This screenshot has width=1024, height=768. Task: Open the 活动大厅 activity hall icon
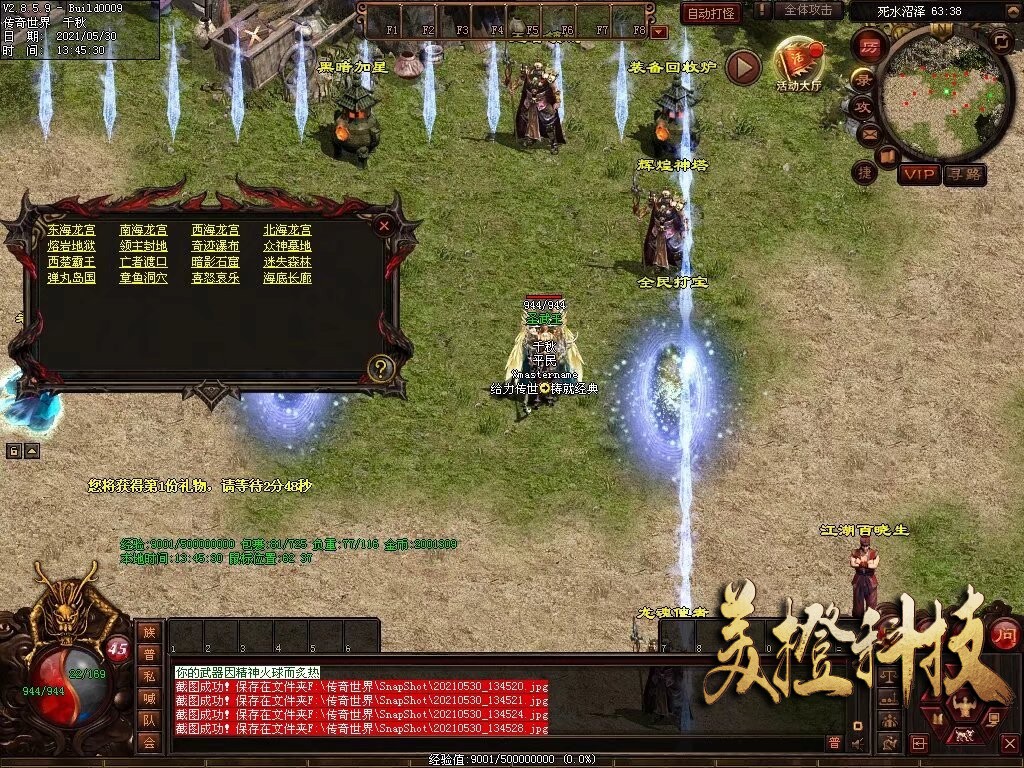pos(798,62)
